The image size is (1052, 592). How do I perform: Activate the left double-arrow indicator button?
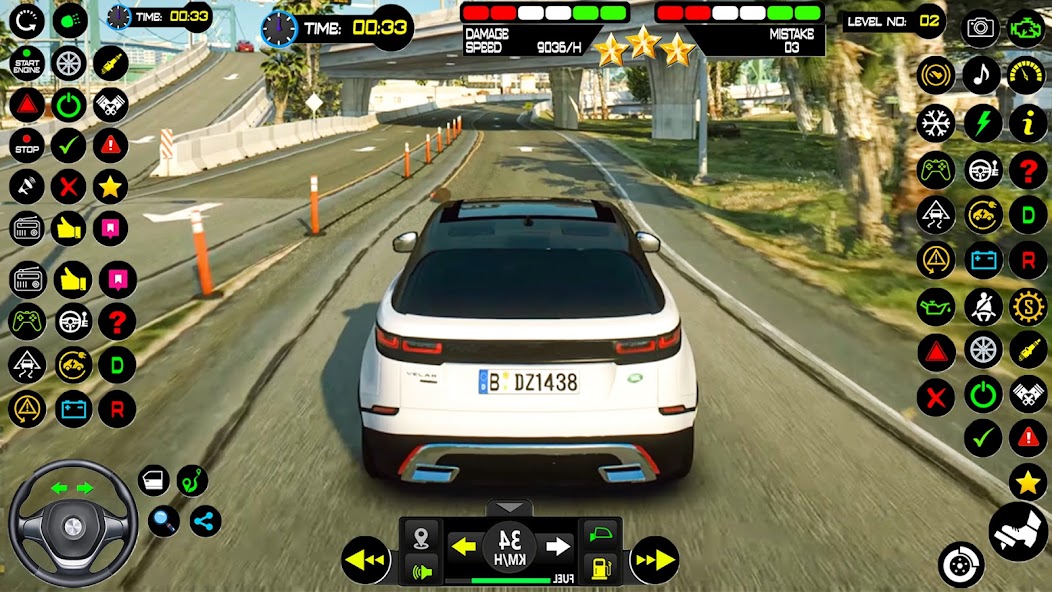pos(365,559)
